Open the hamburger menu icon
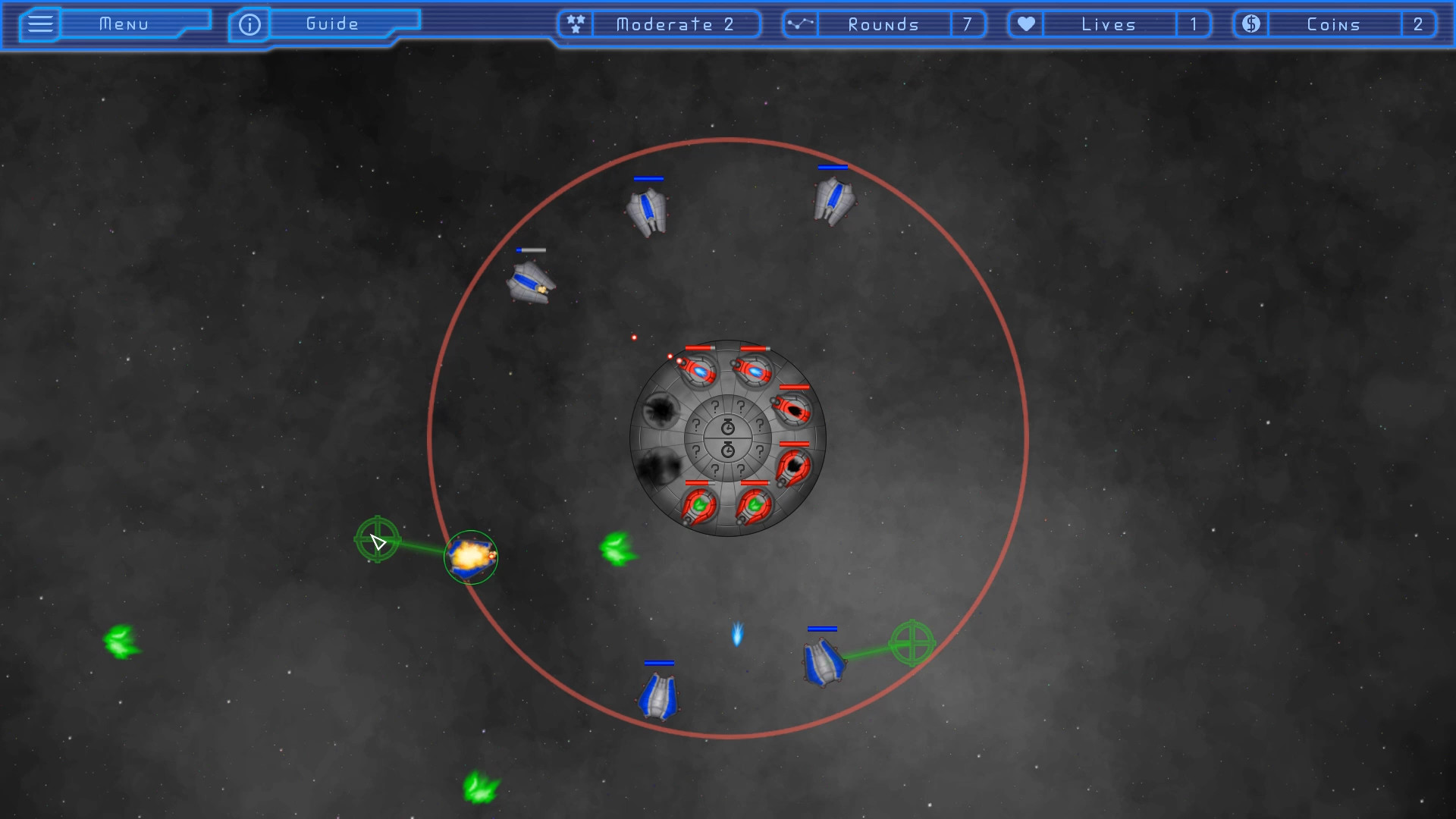Viewport: 1456px width, 819px height. click(39, 24)
